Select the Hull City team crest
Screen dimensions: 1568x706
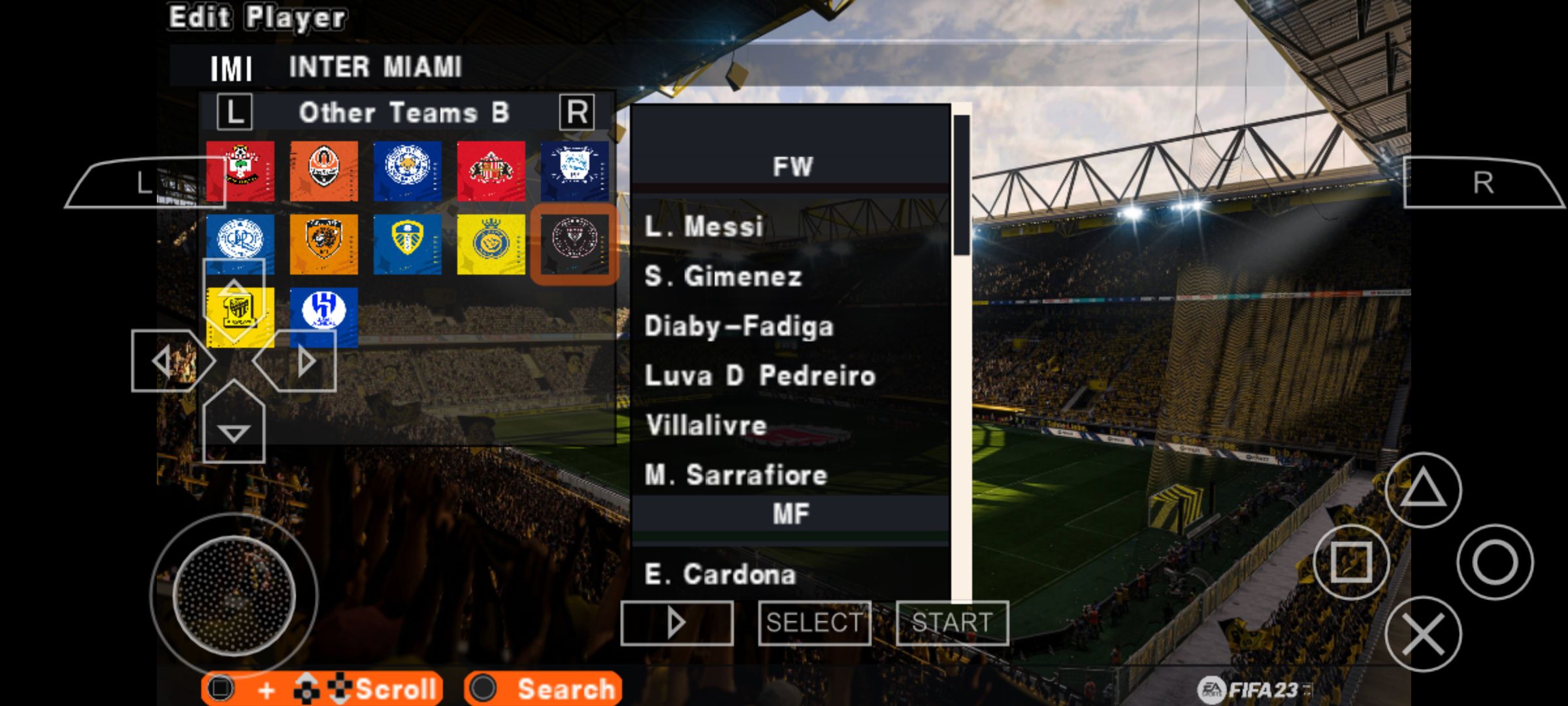pos(324,243)
